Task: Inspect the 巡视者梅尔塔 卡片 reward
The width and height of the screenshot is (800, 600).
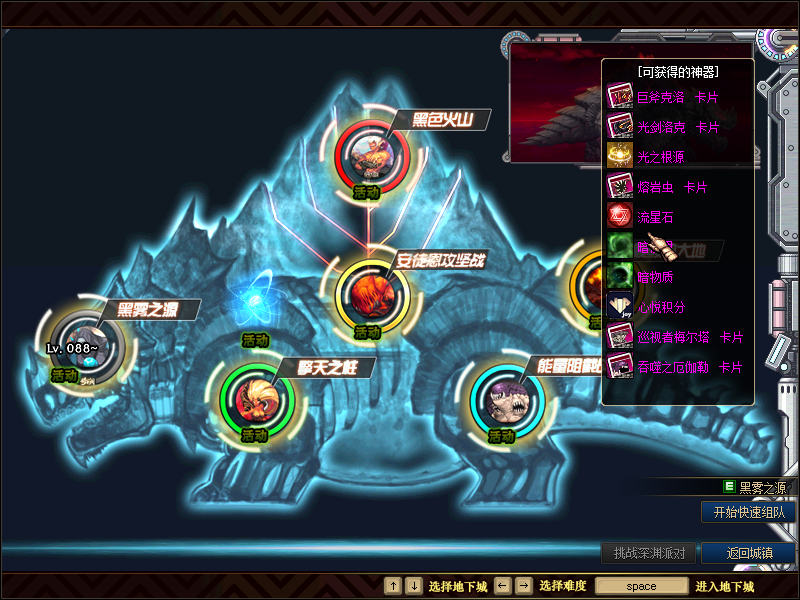Action: click(690, 337)
